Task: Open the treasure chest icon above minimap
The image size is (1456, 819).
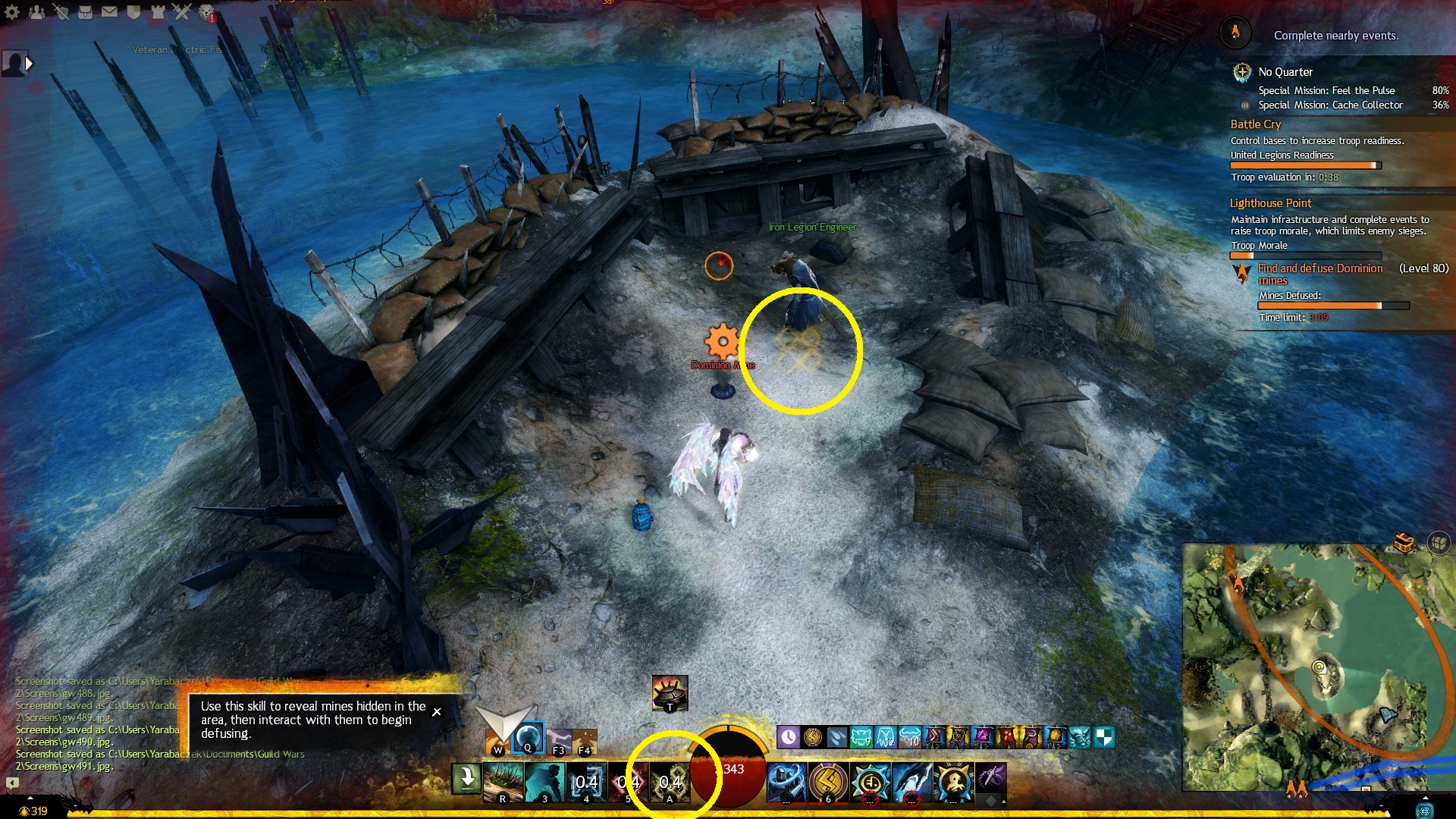Action: pos(1404,543)
